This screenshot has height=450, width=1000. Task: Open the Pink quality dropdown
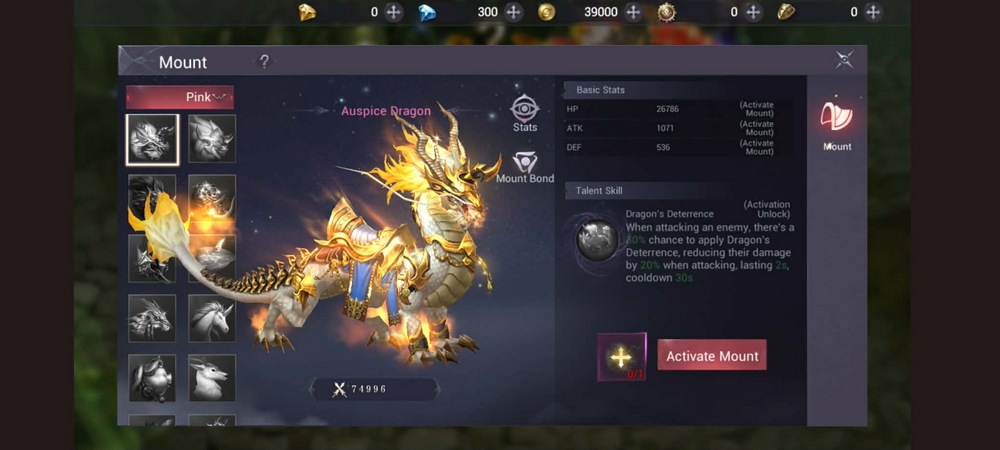[180, 97]
